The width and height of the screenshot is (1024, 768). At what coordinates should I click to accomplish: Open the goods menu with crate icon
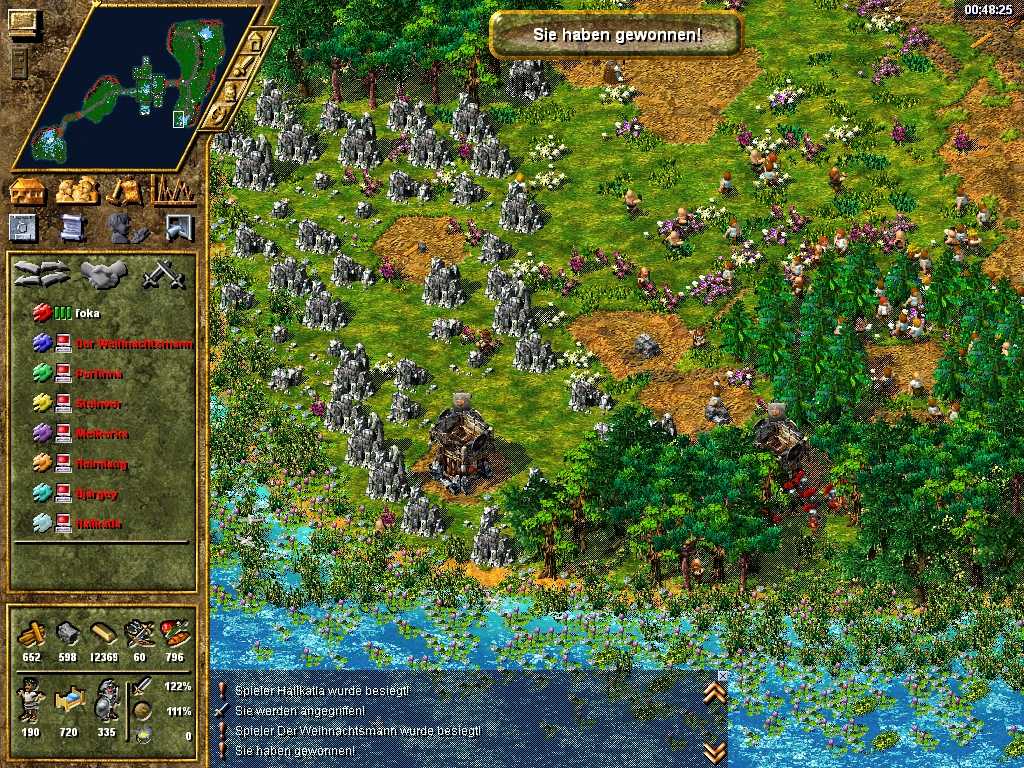click(x=126, y=190)
